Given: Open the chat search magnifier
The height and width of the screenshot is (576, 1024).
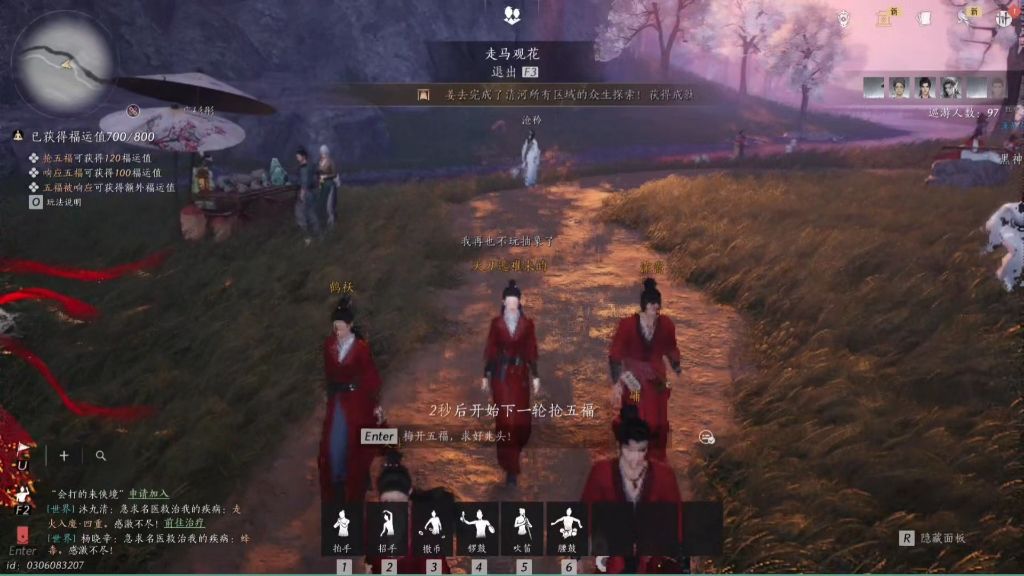Looking at the screenshot, I should (x=101, y=456).
